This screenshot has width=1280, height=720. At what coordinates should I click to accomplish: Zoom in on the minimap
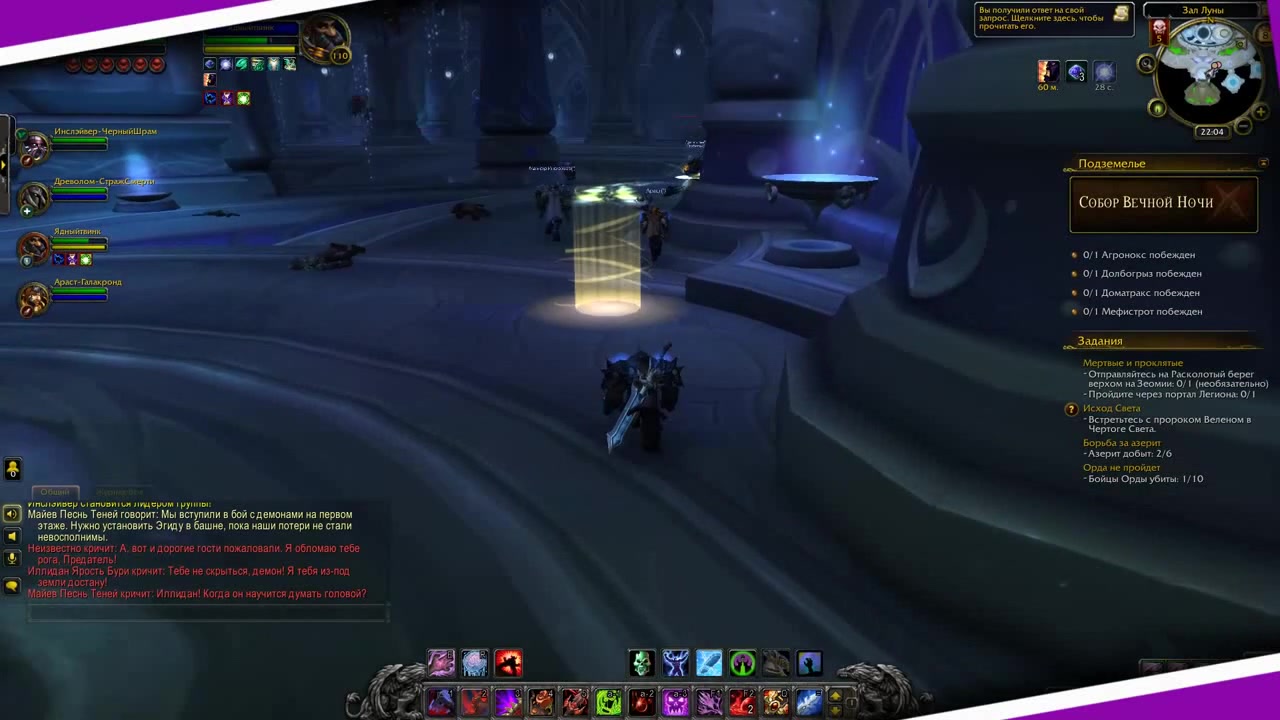(1261, 111)
